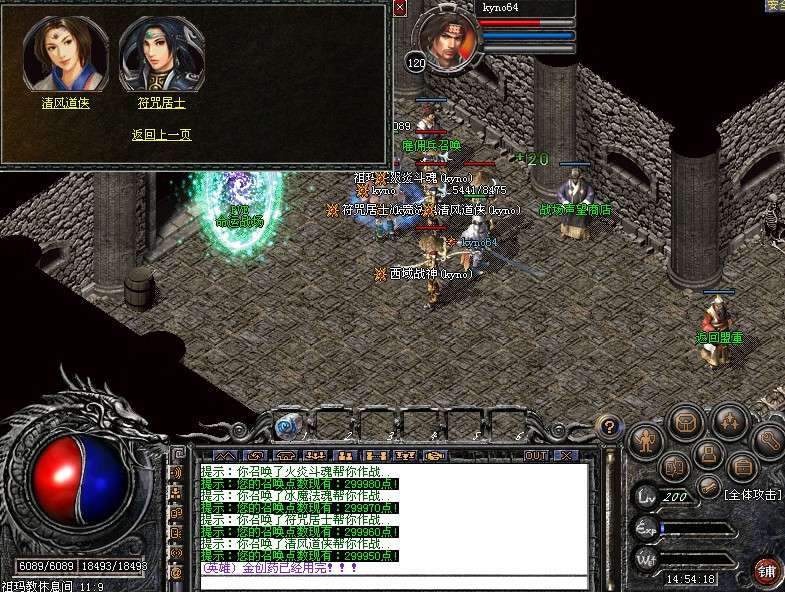This screenshot has height=592, width=785.
Task: Select the @ chat channel button
Action: coord(177,573)
